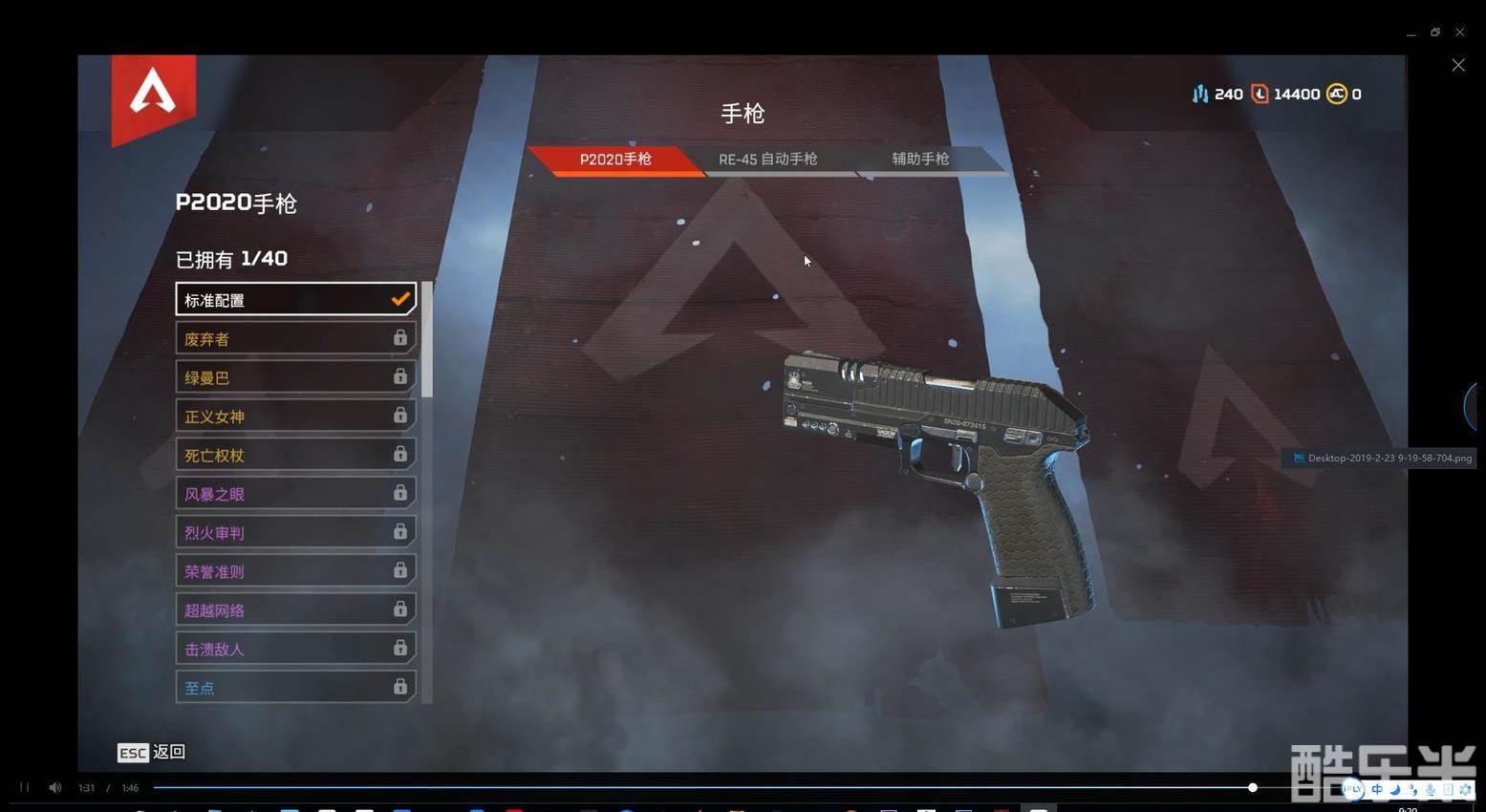Select the 辅助手枪 tab
The image size is (1486, 812).
(919, 160)
